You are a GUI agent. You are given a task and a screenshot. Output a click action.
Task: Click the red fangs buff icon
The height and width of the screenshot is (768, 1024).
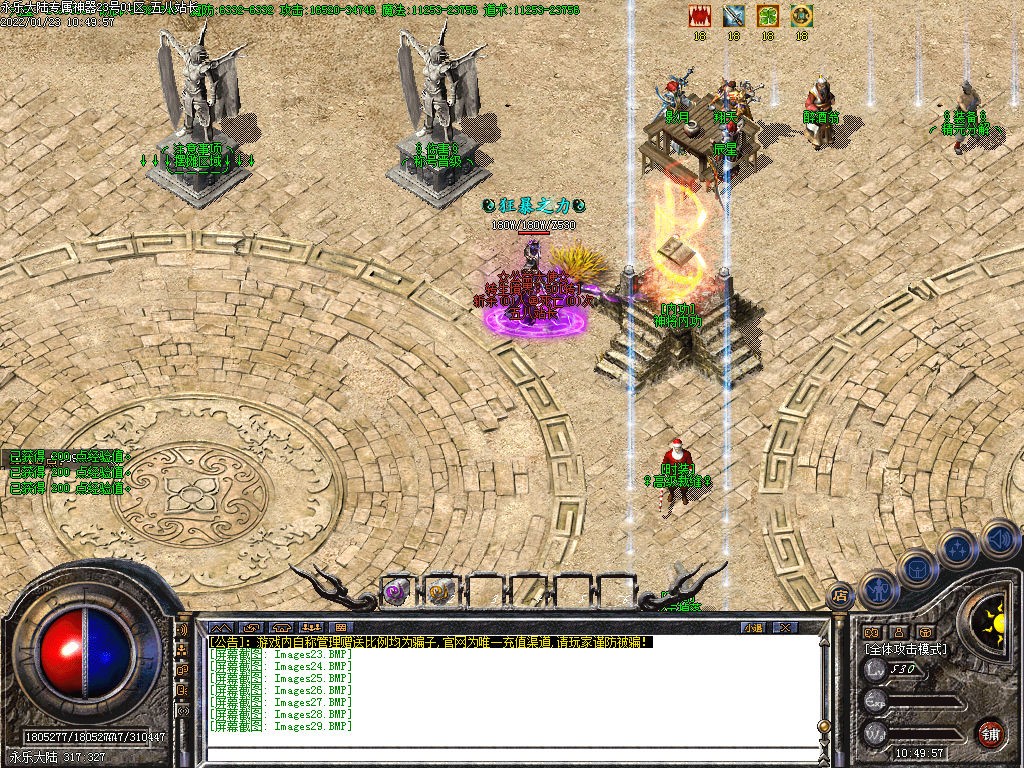click(700, 15)
